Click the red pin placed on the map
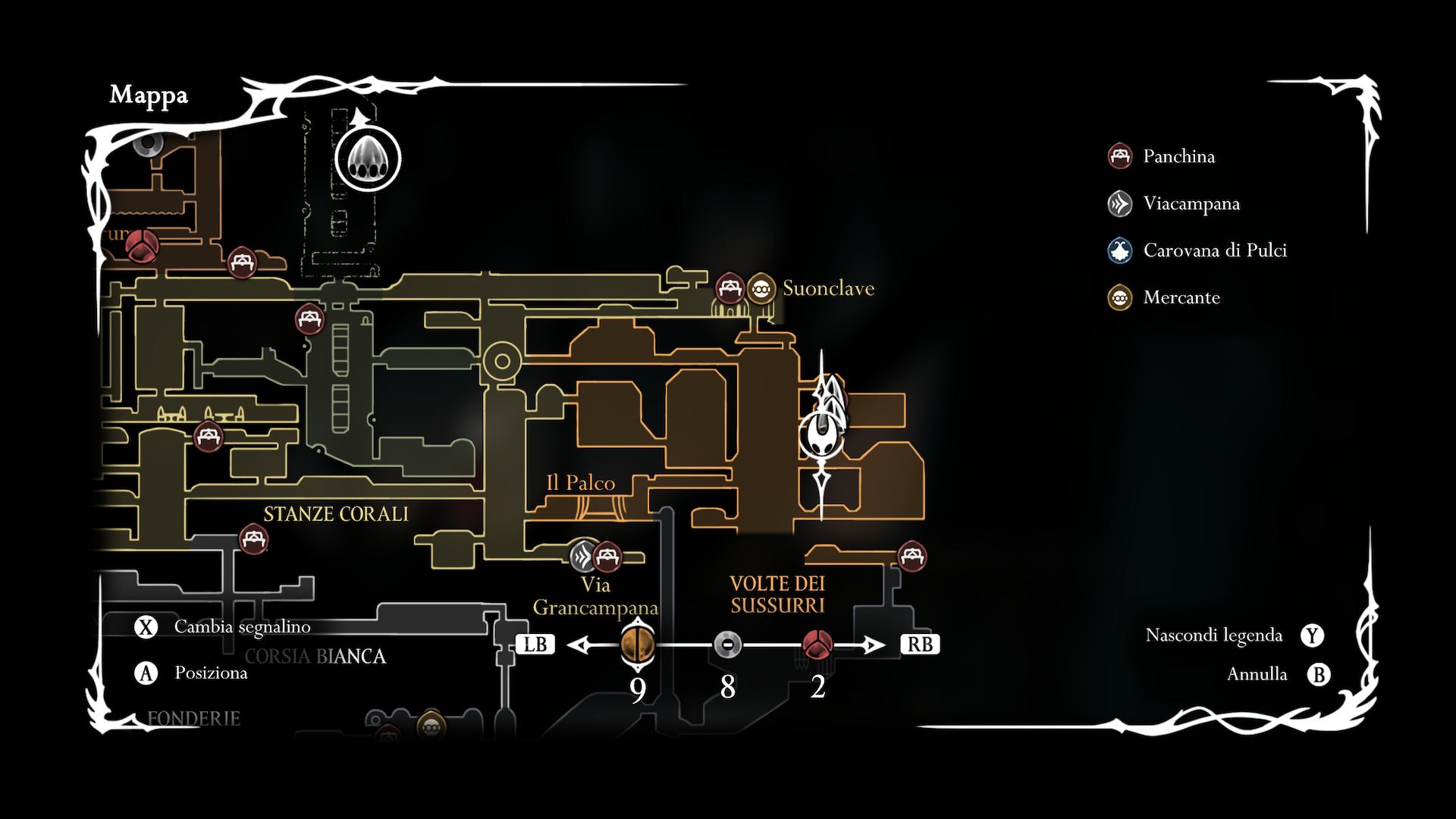 click(x=141, y=246)
